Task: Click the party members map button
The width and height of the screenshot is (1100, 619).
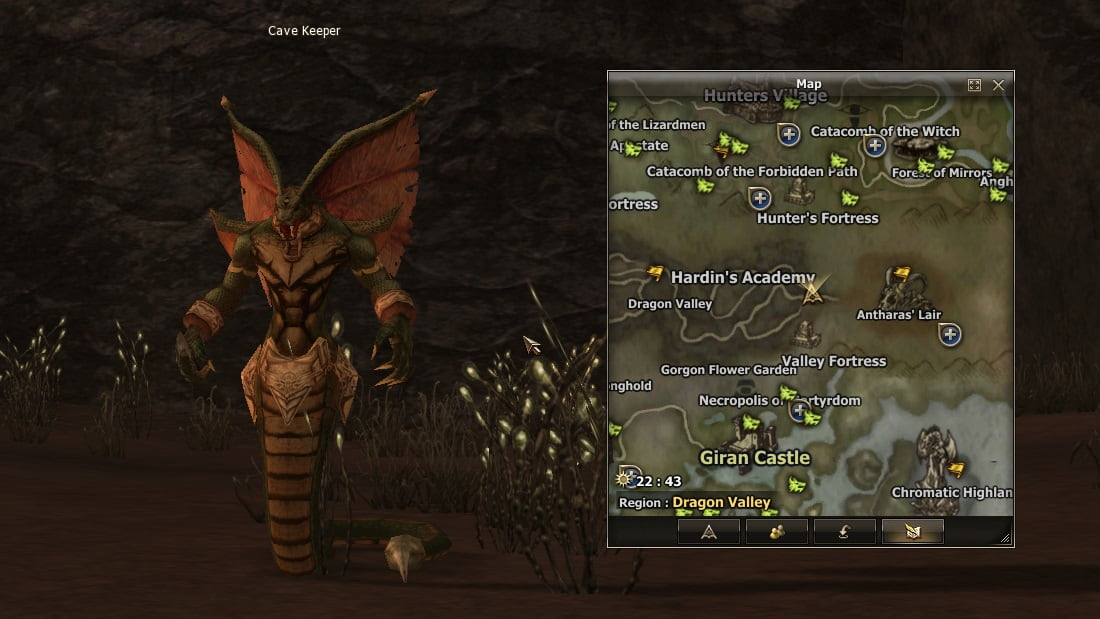Action: pyautogui.click(x=776, y=532)
